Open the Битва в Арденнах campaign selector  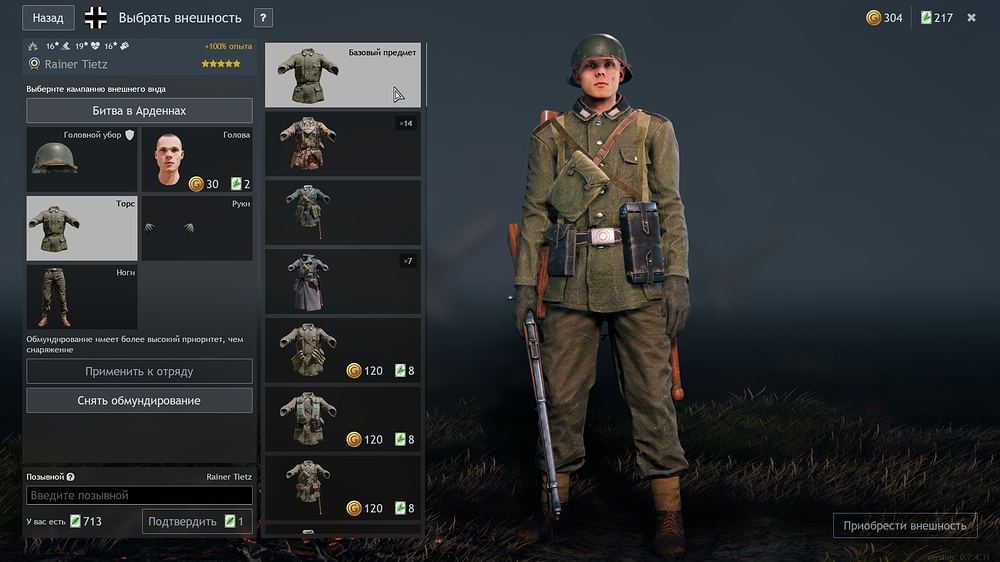(x=139, y=110)
